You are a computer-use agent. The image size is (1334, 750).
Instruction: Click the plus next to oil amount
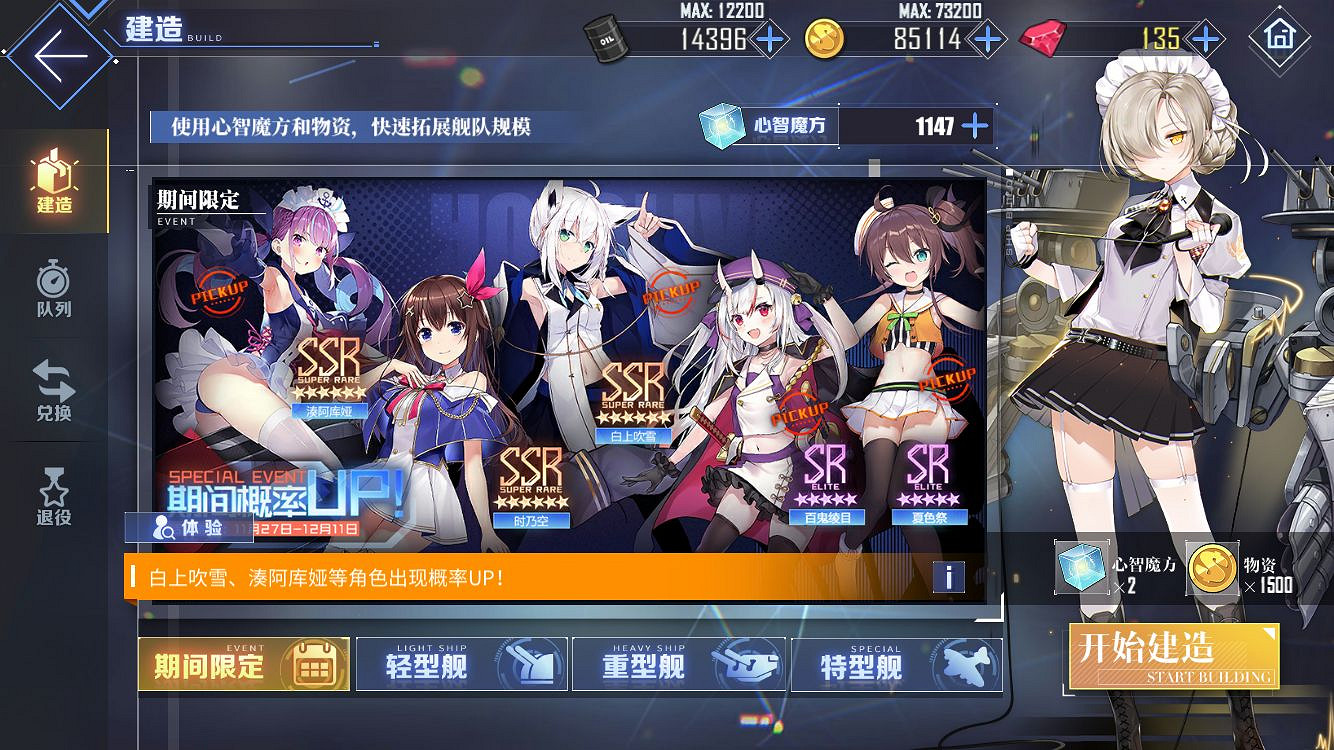pyautogui.click(x=770, y=40)
